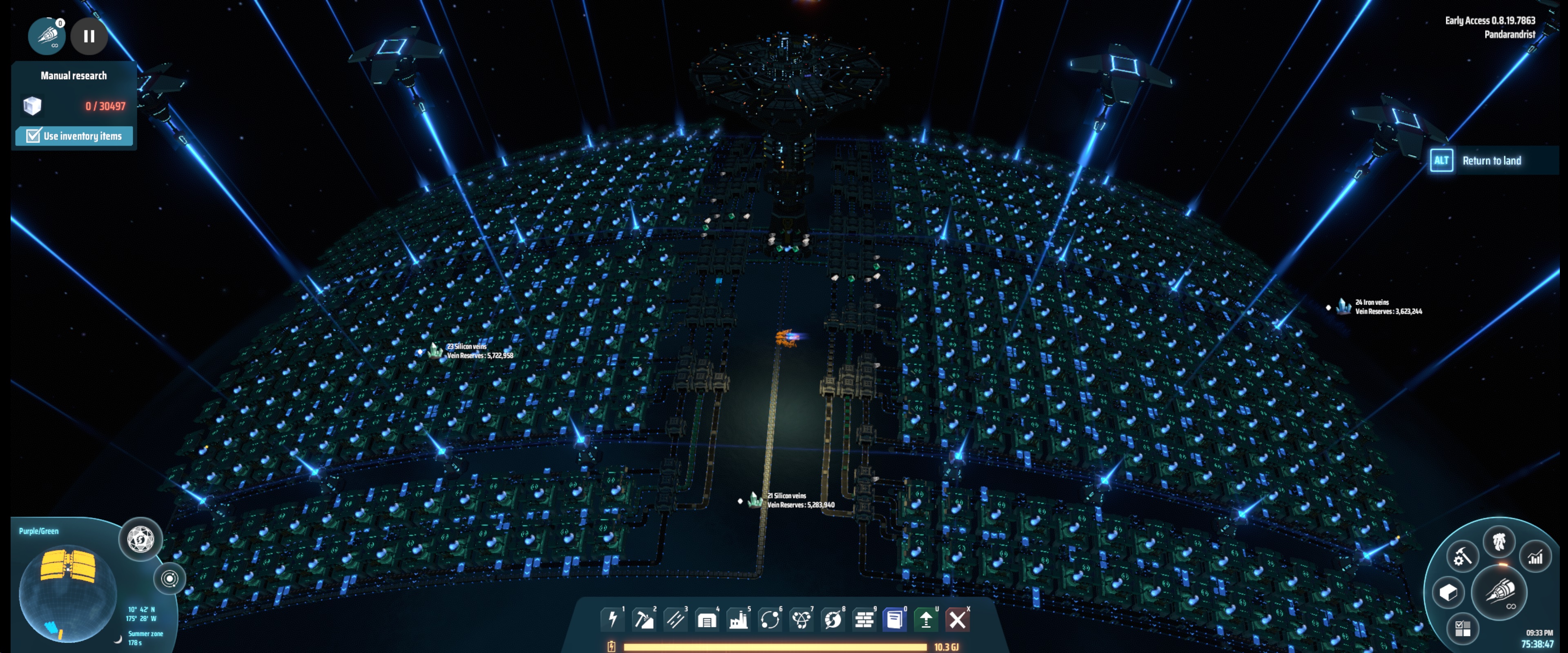Open the research queue drill icon
Viewport: 1568px width, 653px height.
[x=47, y=36]
